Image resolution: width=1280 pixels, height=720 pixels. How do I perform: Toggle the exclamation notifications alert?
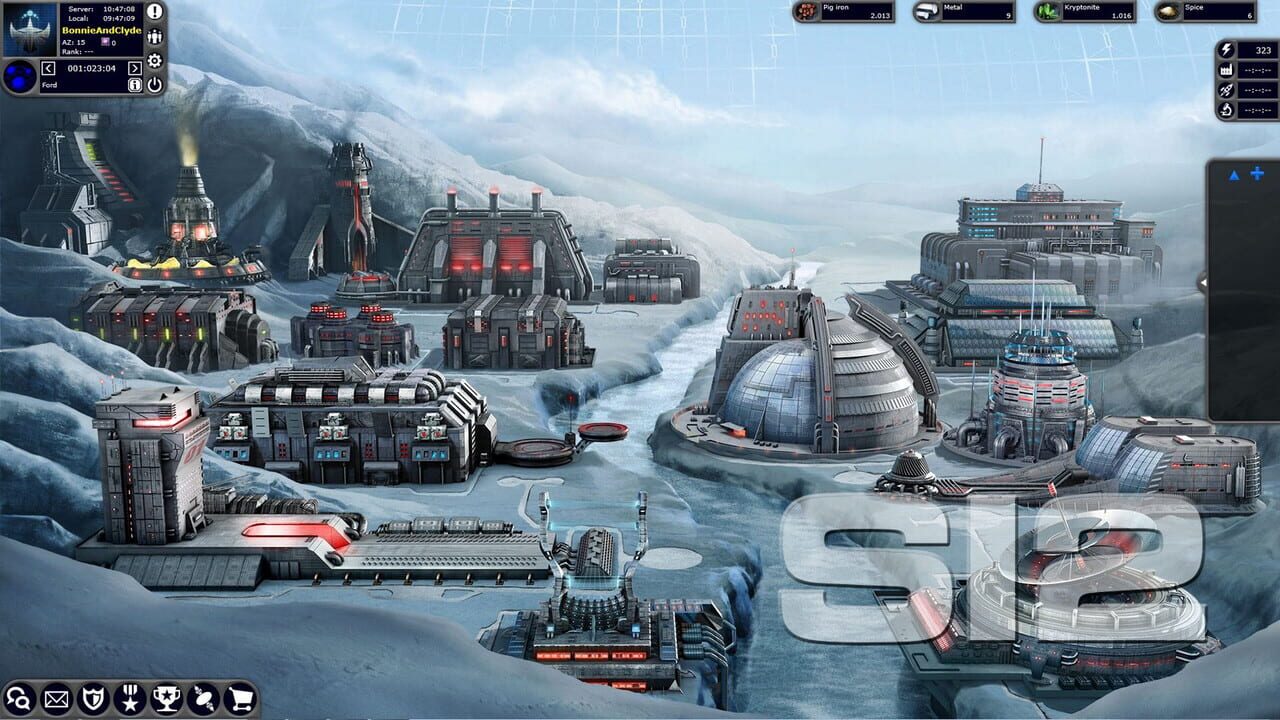point(153,13)
